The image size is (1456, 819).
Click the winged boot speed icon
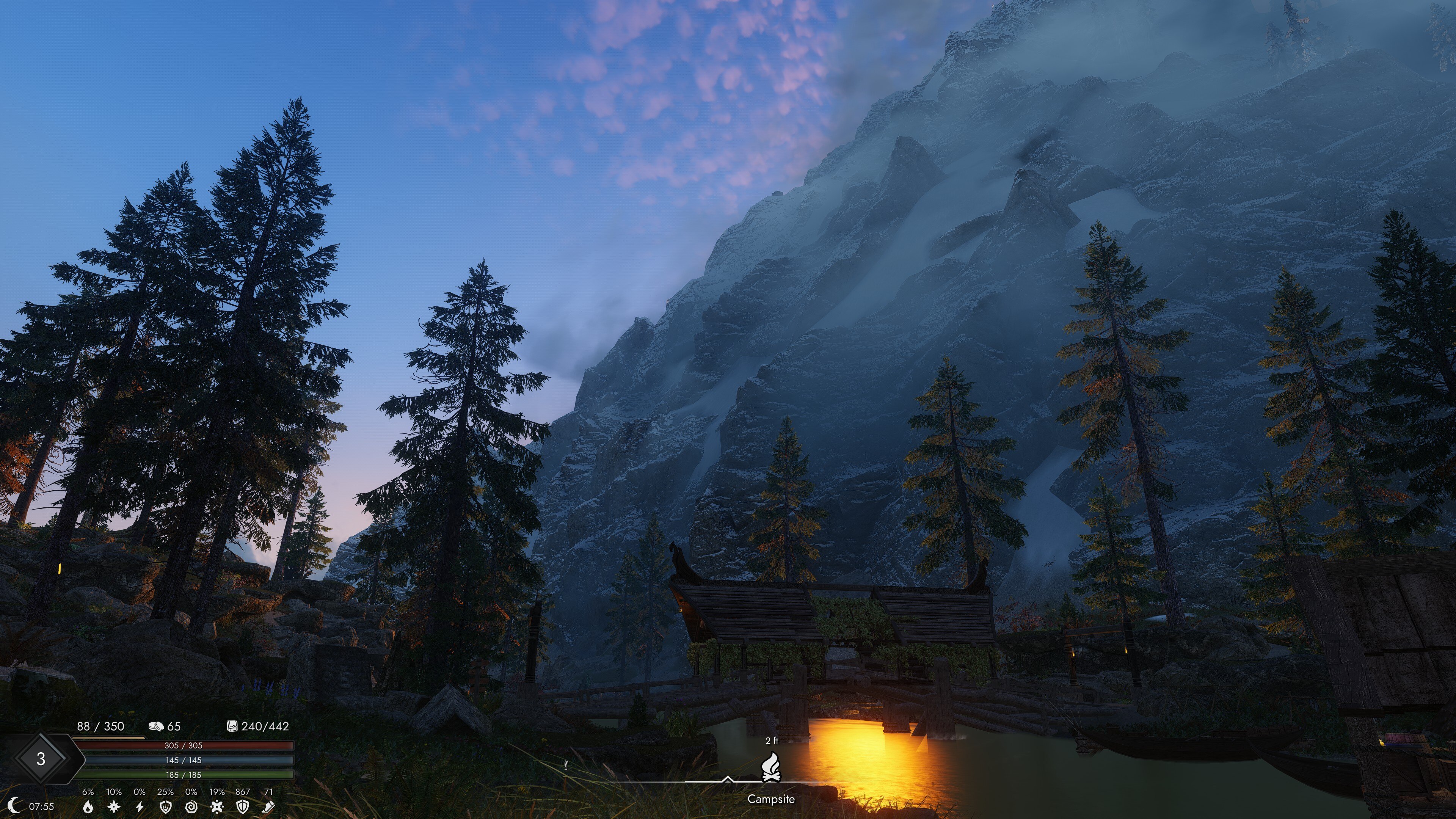268,806
